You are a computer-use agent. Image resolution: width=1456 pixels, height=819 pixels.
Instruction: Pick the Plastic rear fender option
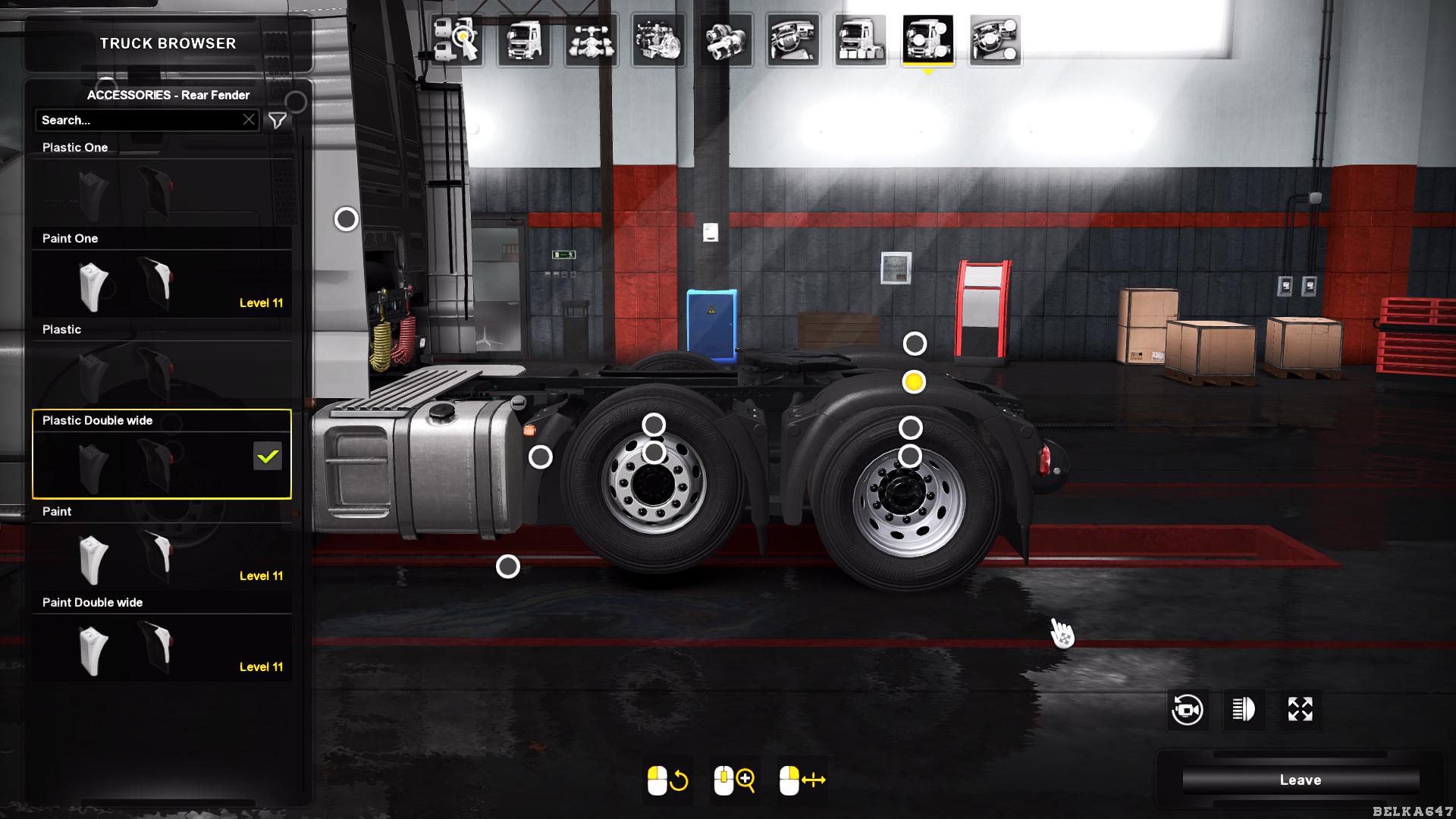(162, 373)
